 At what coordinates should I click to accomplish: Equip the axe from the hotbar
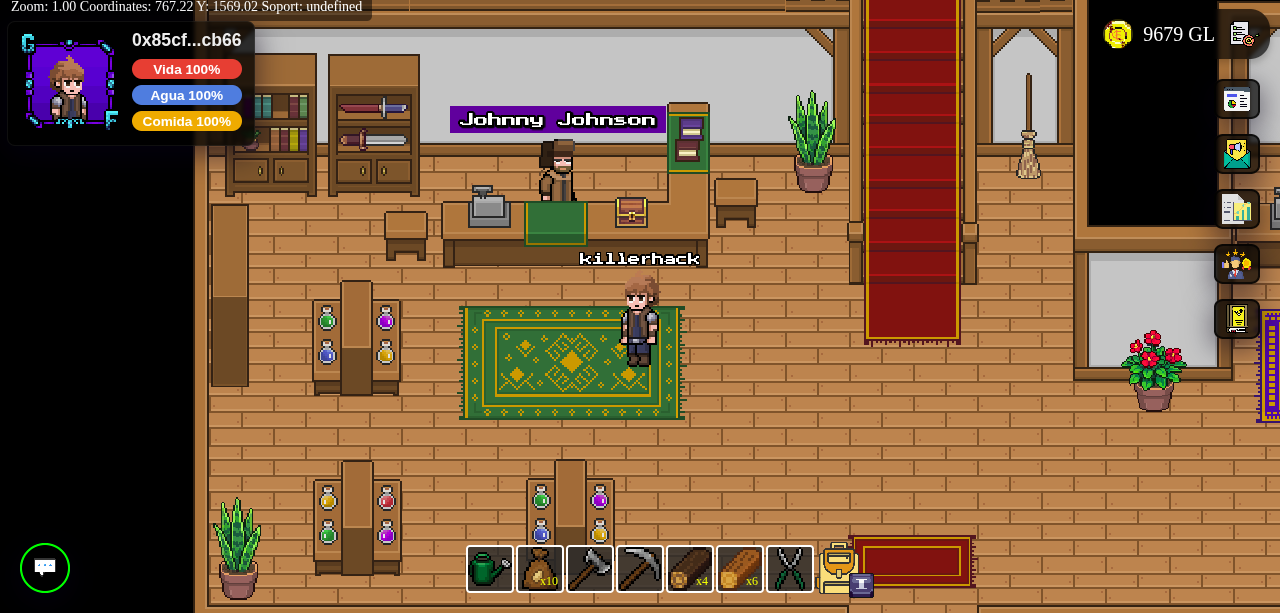(590, 569)
